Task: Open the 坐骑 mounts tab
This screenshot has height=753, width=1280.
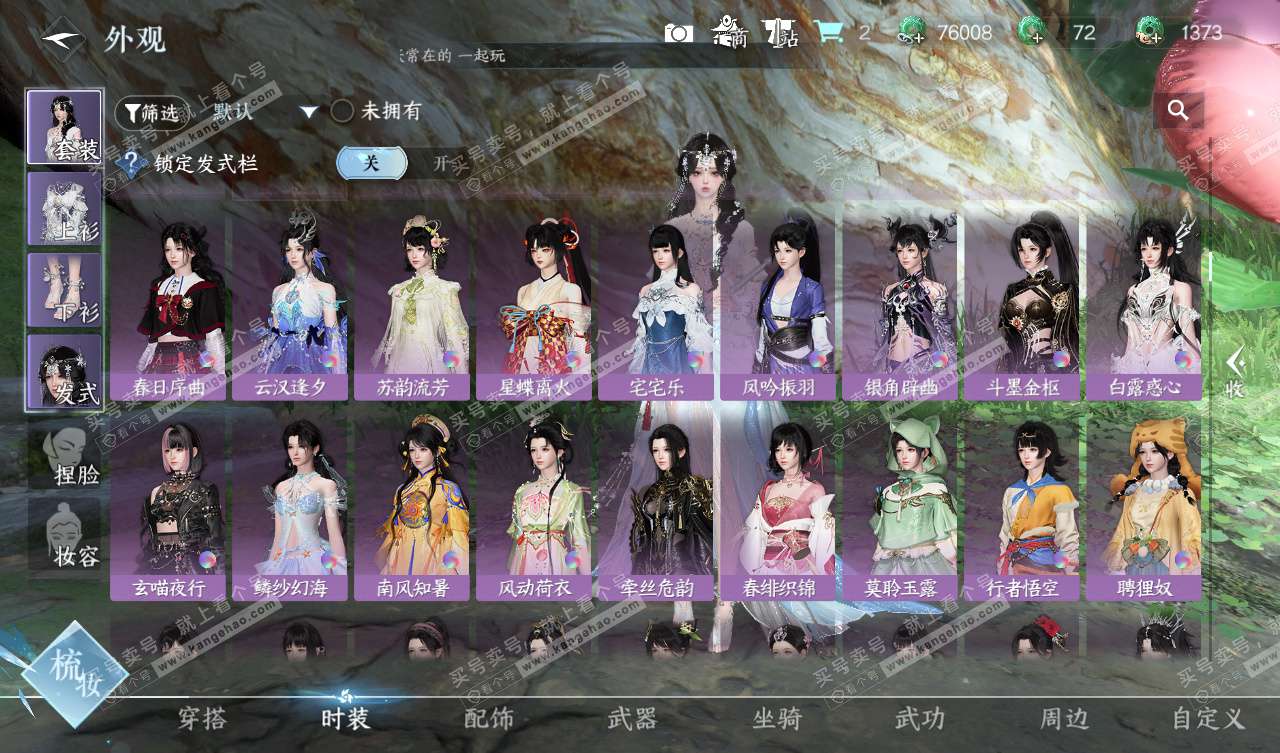Action: 777,718
